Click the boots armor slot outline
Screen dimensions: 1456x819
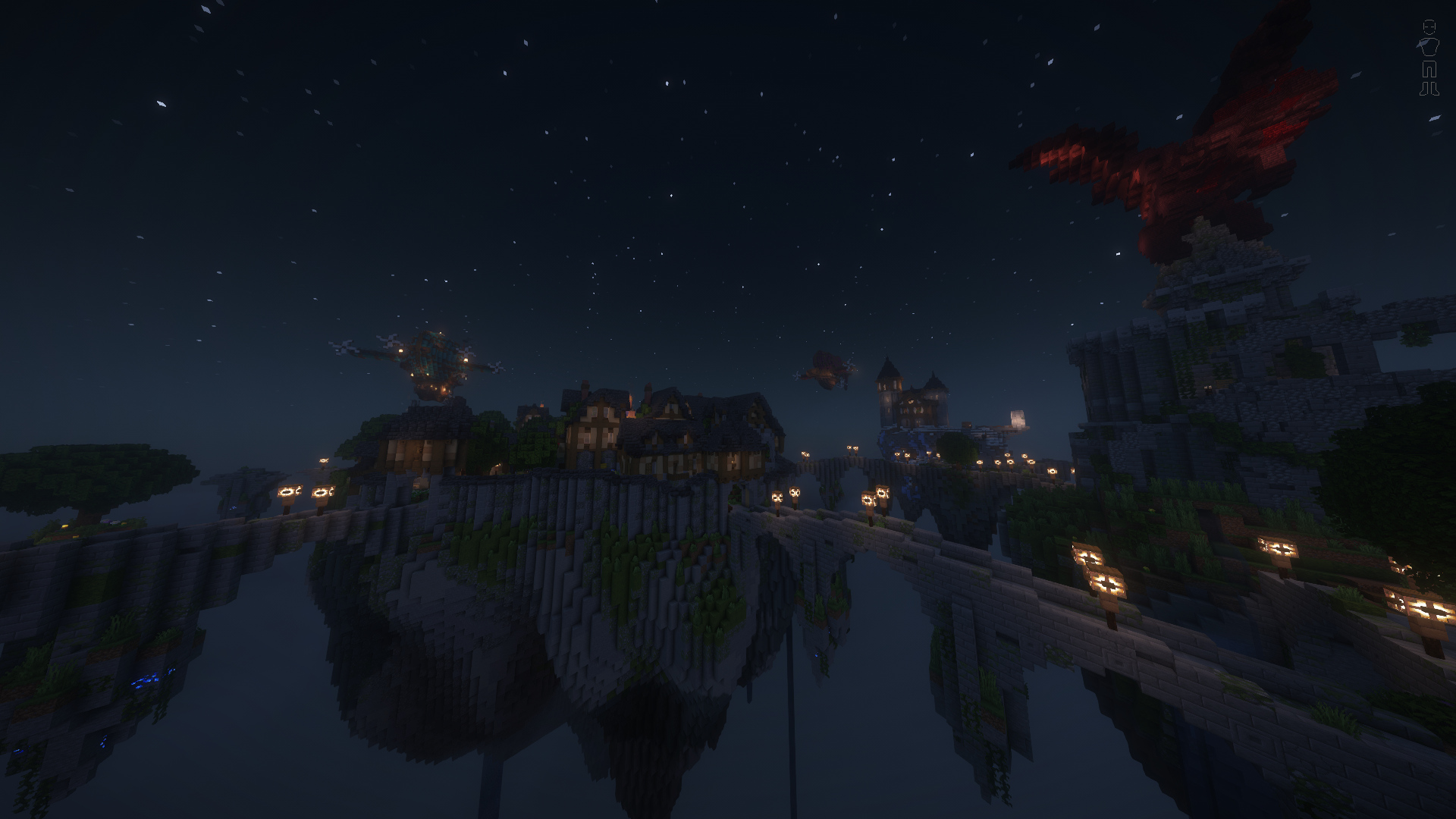[x=1429, y=89]
